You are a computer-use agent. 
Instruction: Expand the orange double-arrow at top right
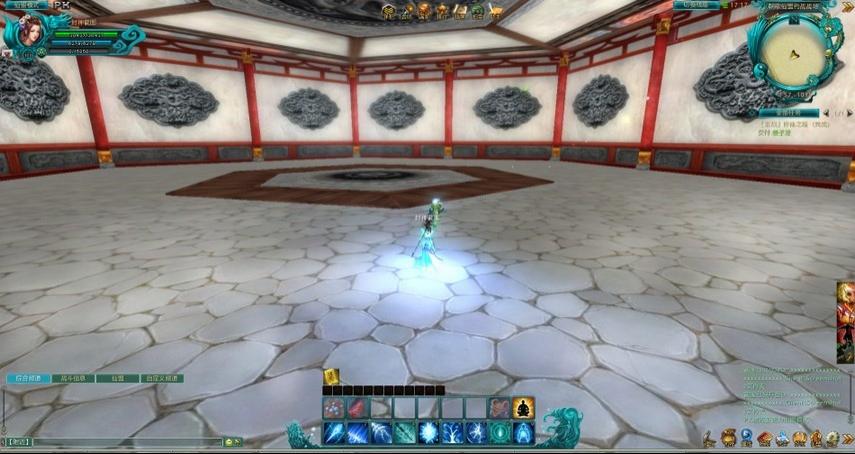click(x=847, y=5)
